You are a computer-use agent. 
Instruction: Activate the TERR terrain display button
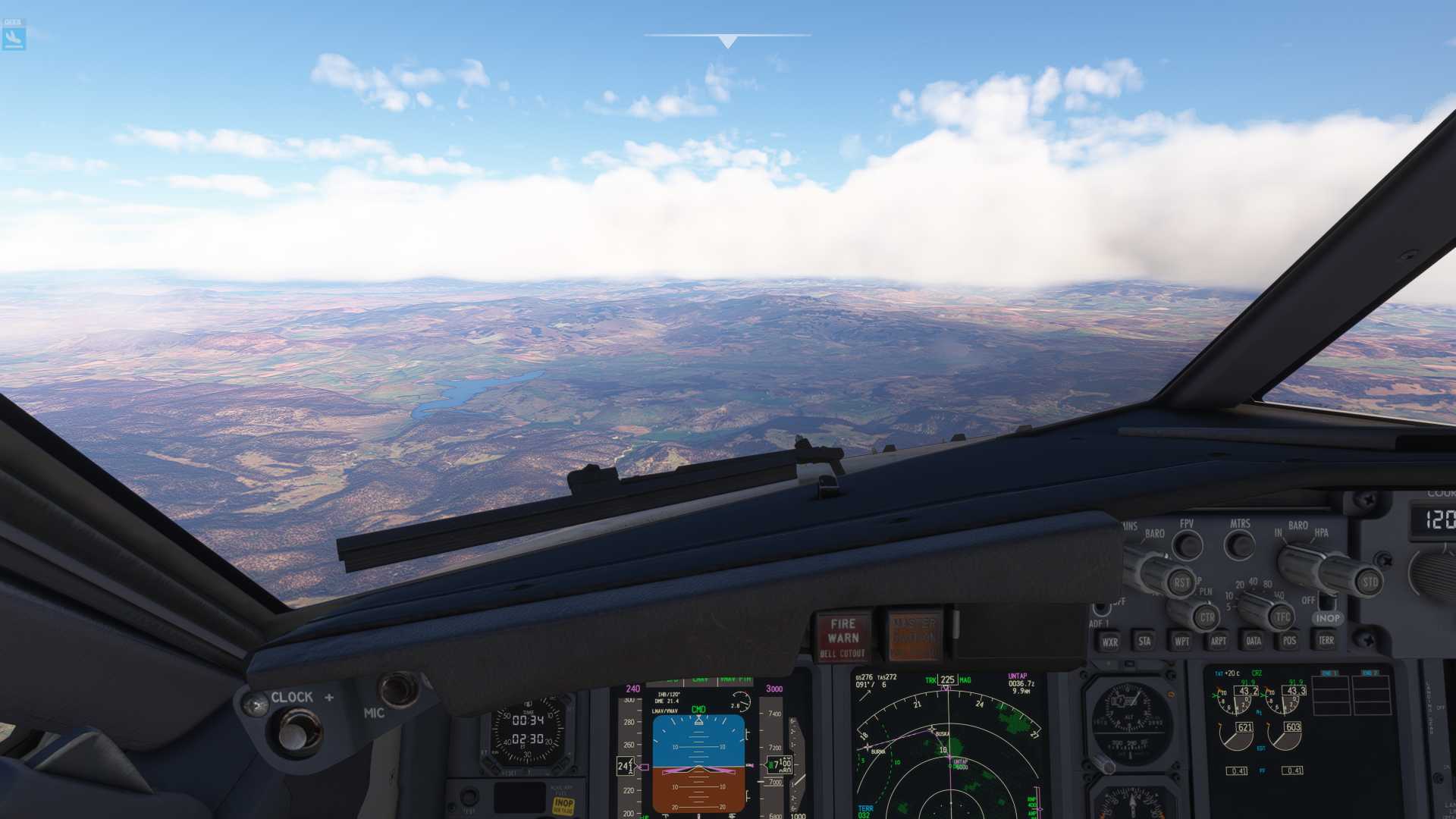tap(1327, 641)
